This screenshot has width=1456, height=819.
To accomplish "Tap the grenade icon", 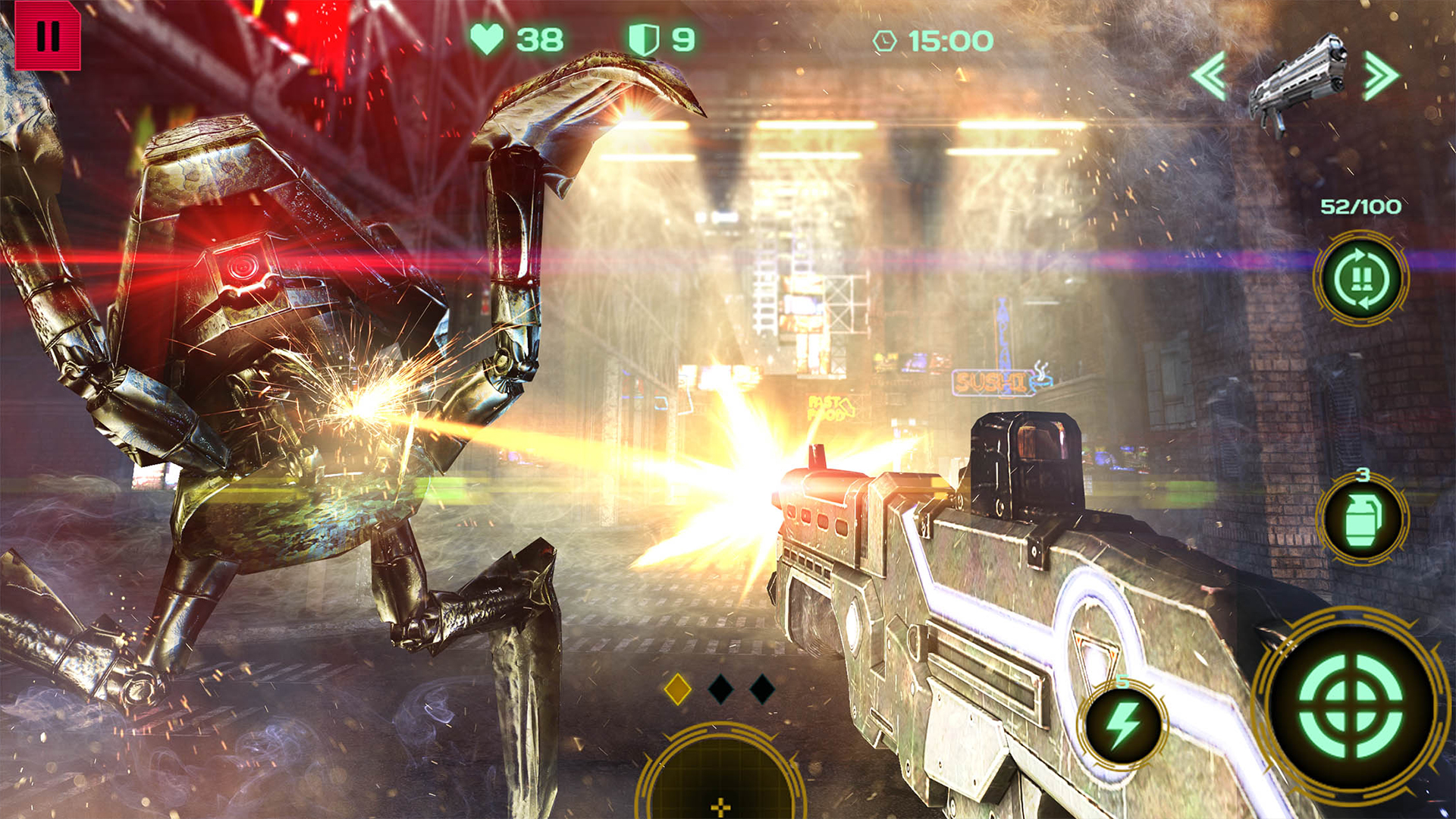I will (x=1363, y=517).
